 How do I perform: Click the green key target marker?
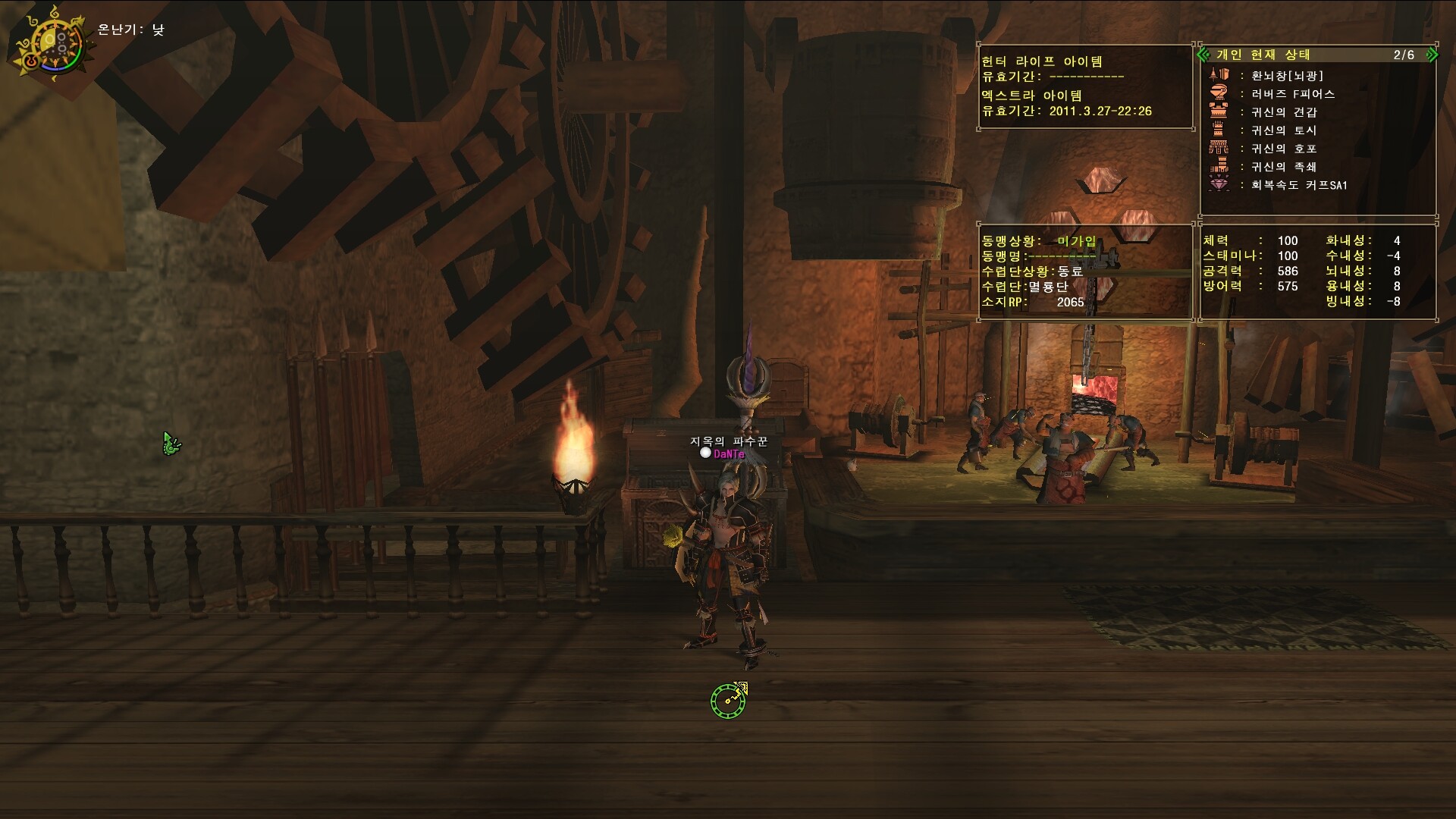(x=729, y=699)
